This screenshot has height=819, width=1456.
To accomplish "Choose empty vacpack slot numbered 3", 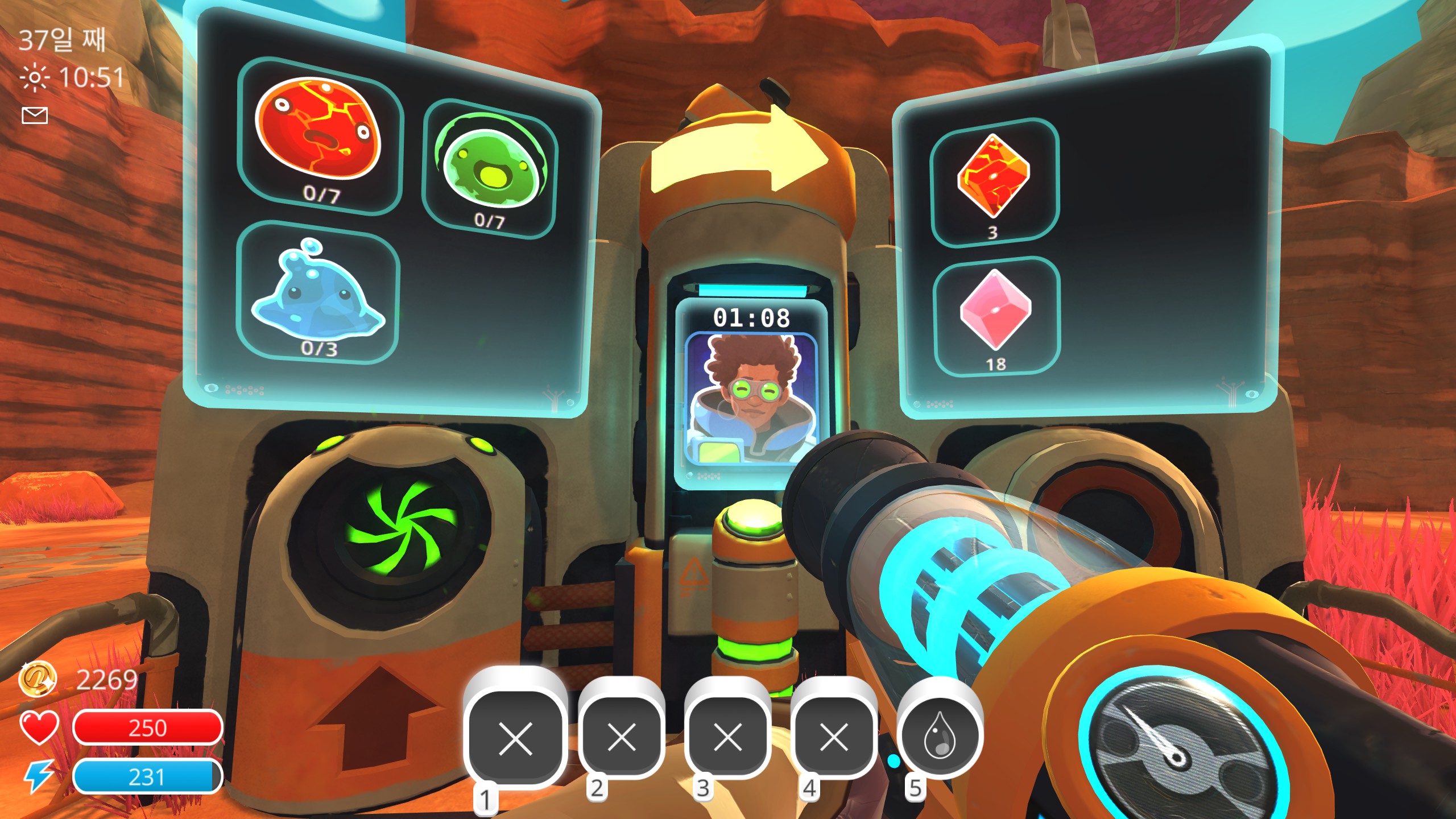I will pos(727,737).
